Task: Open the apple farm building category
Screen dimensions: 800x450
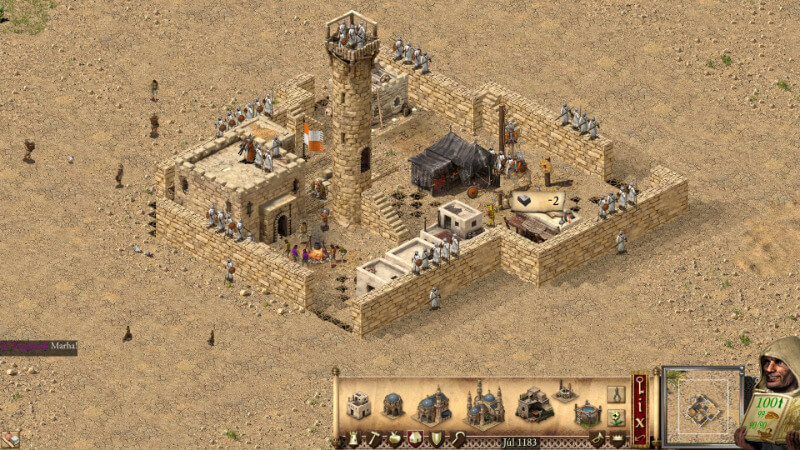Action: coord(395,438)
